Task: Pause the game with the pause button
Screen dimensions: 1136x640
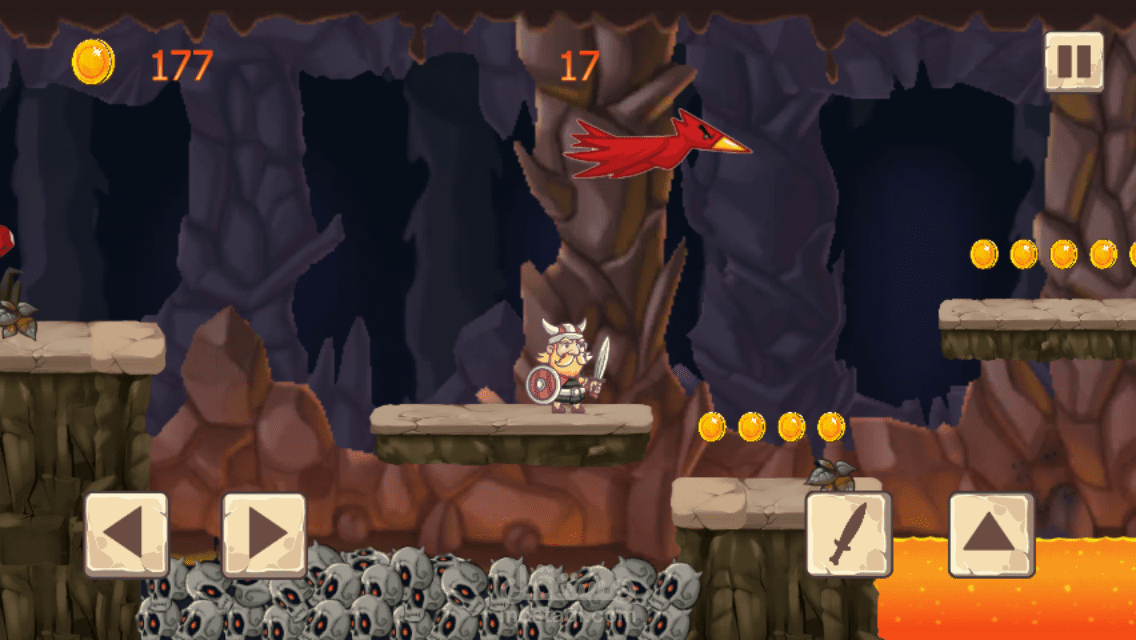Action: 1074,62
